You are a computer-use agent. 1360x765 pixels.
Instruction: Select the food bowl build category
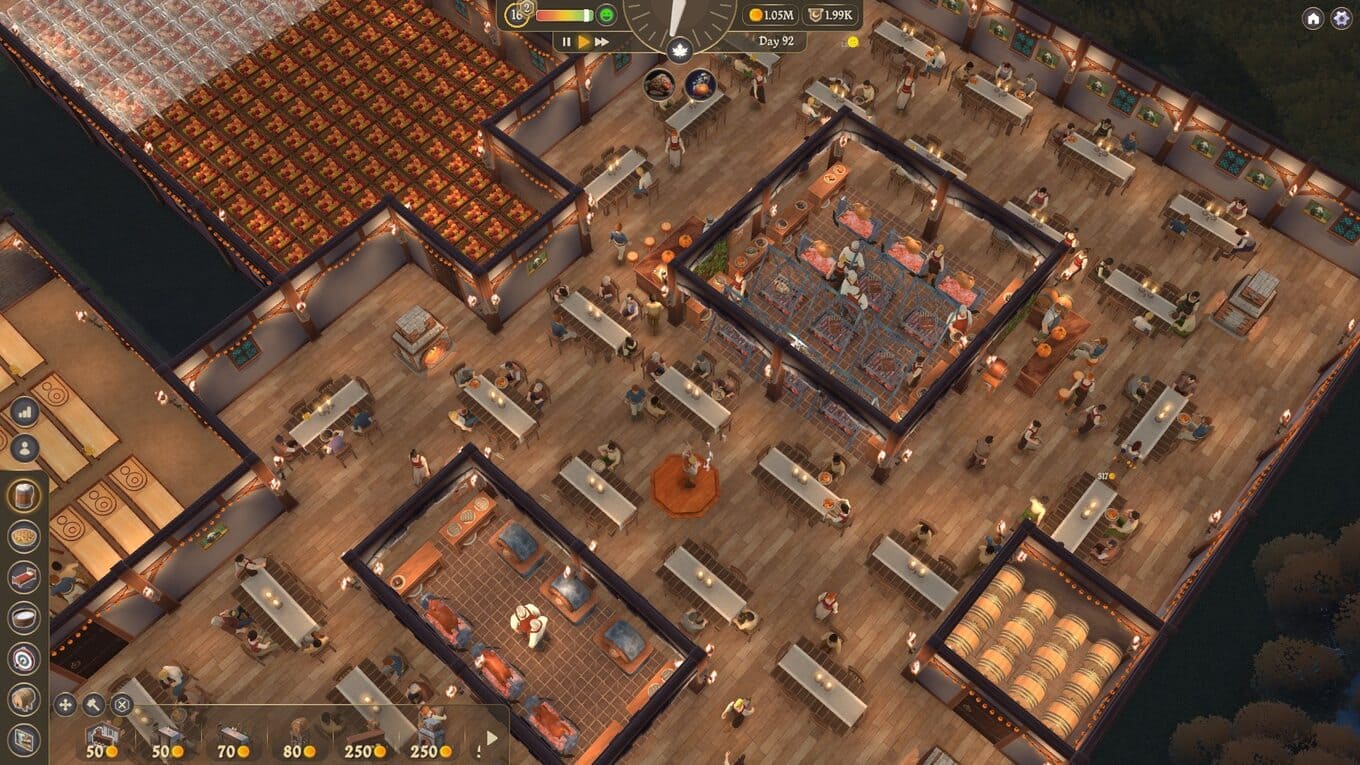[x=24, y=536]
